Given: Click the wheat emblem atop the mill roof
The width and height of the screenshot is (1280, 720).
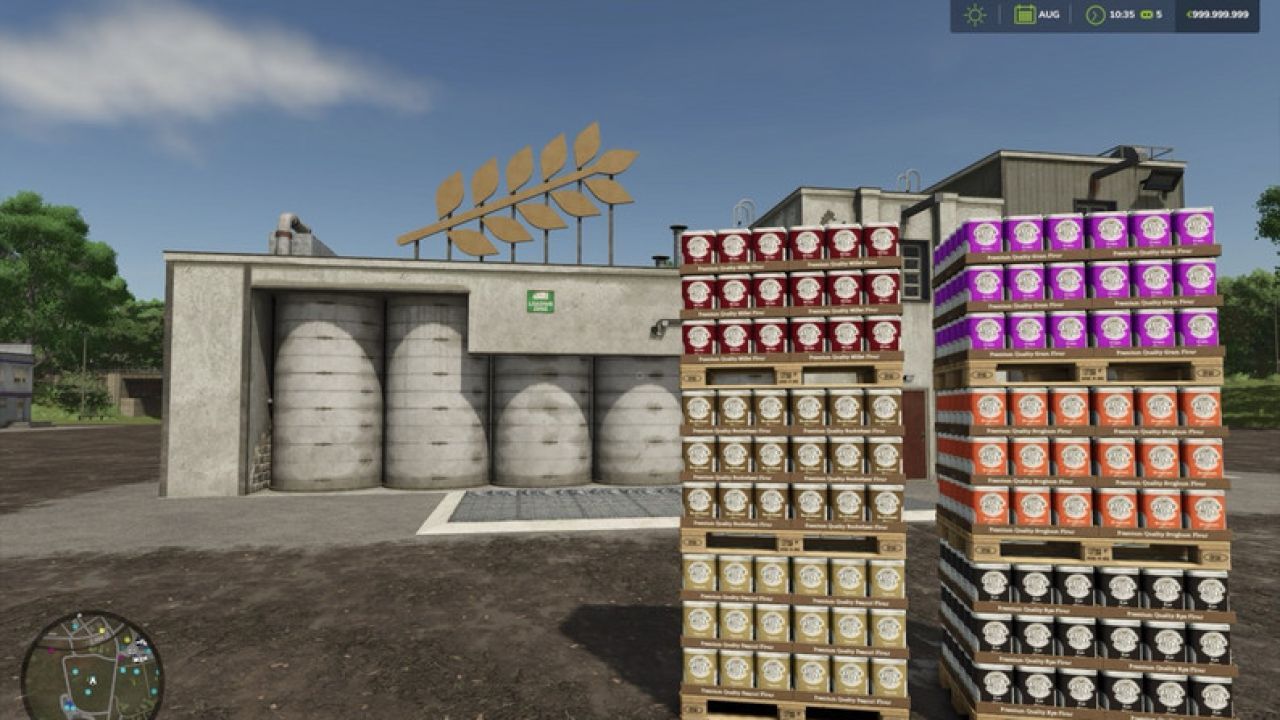Looking at the screenshot, I should click(530, 190).
